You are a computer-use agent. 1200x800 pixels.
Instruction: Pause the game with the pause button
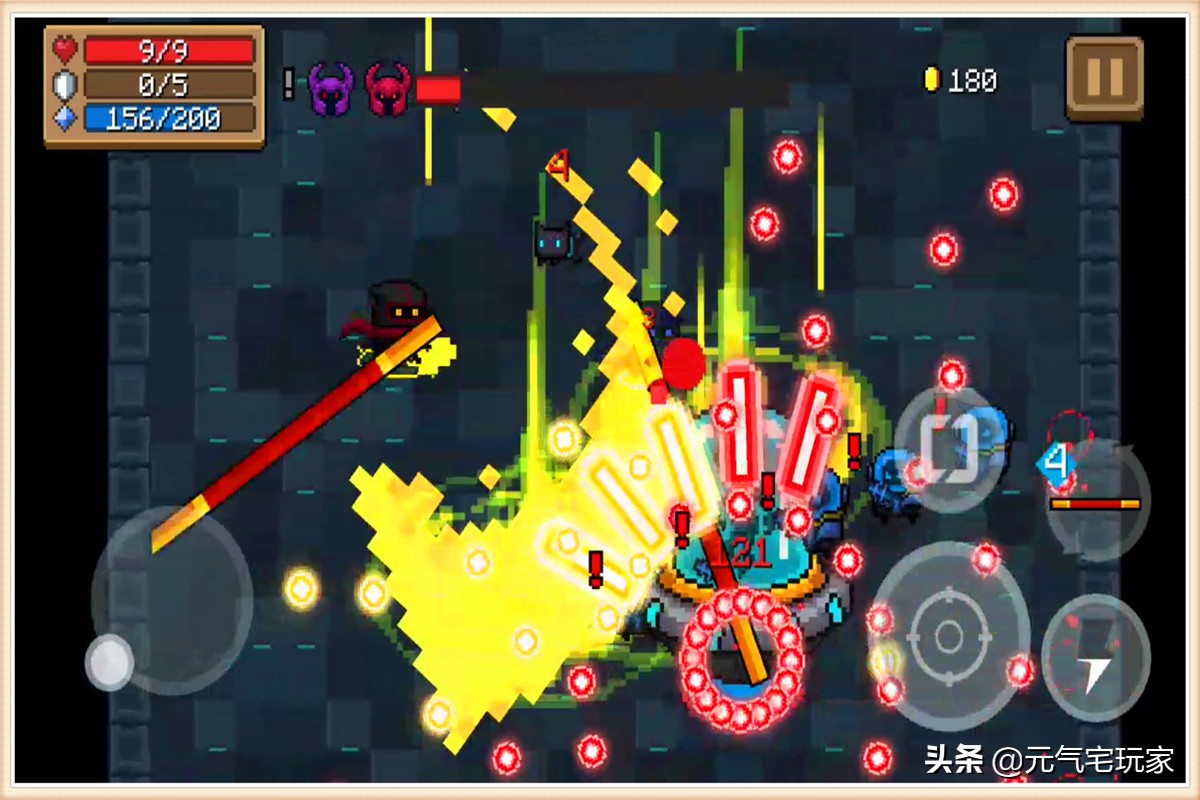pyautogui.click(x=1104, y=76)
